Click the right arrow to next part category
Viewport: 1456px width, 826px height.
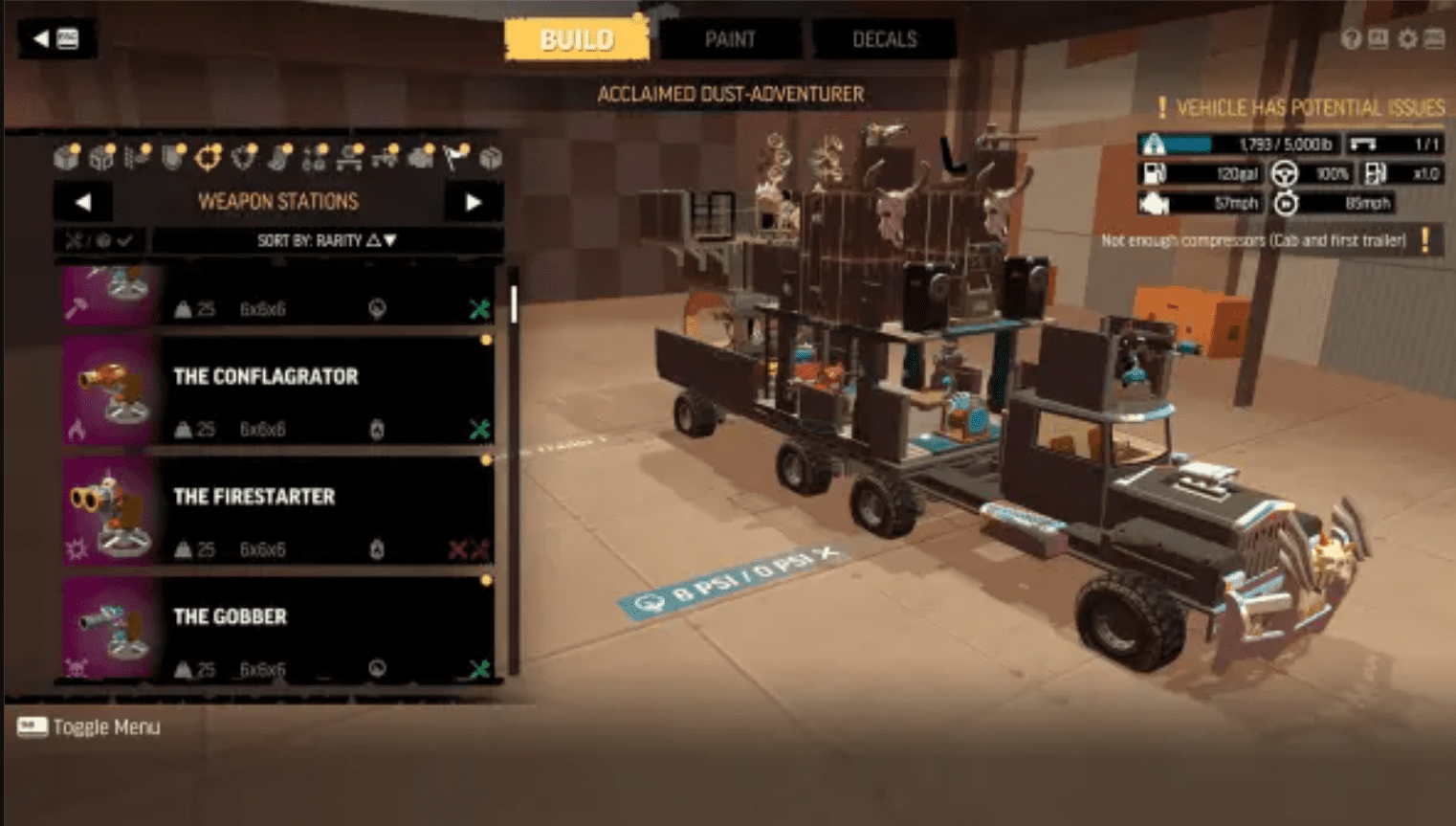[472, 201]
